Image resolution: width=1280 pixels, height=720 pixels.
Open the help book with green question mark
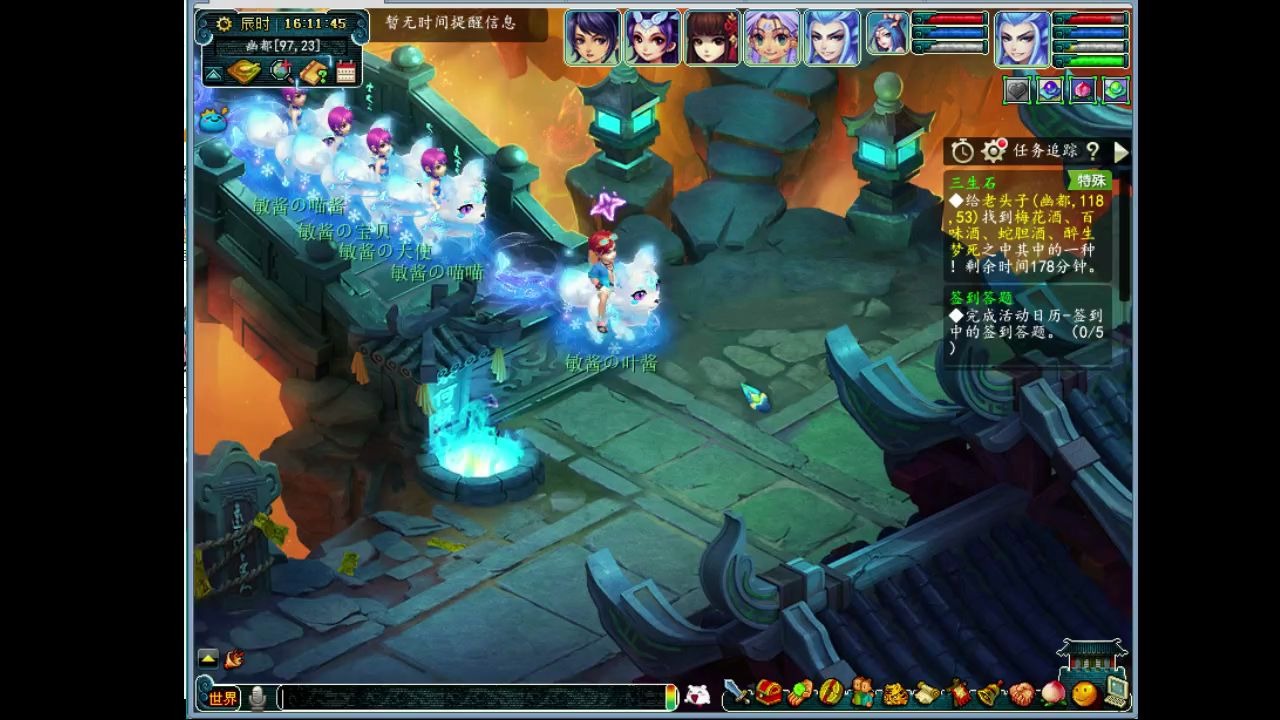click(315, 72)
